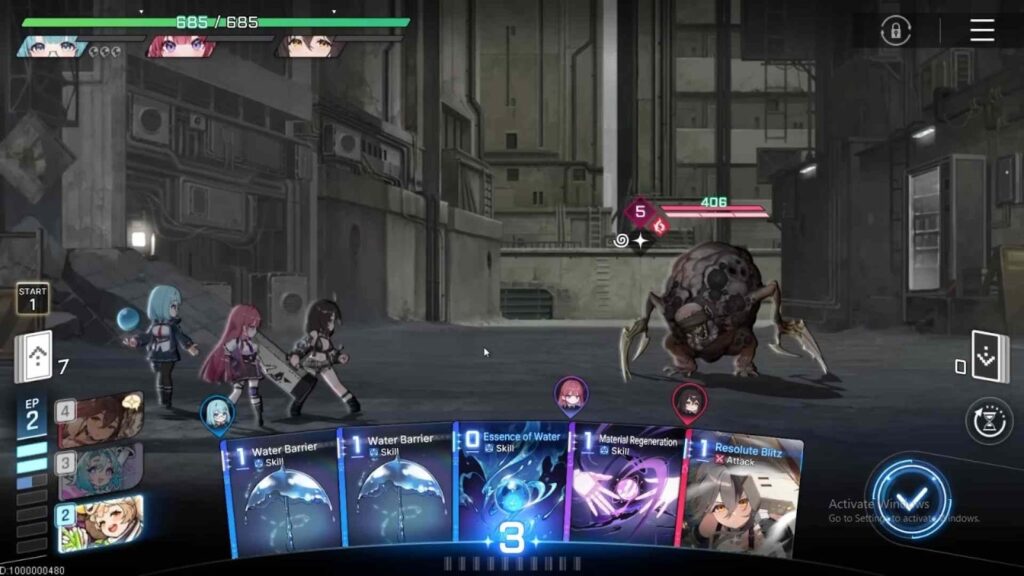End the turn with the checkmark button
This screenshot has width=1024, height=576.
pyautogui.click(x=908, y=497)
